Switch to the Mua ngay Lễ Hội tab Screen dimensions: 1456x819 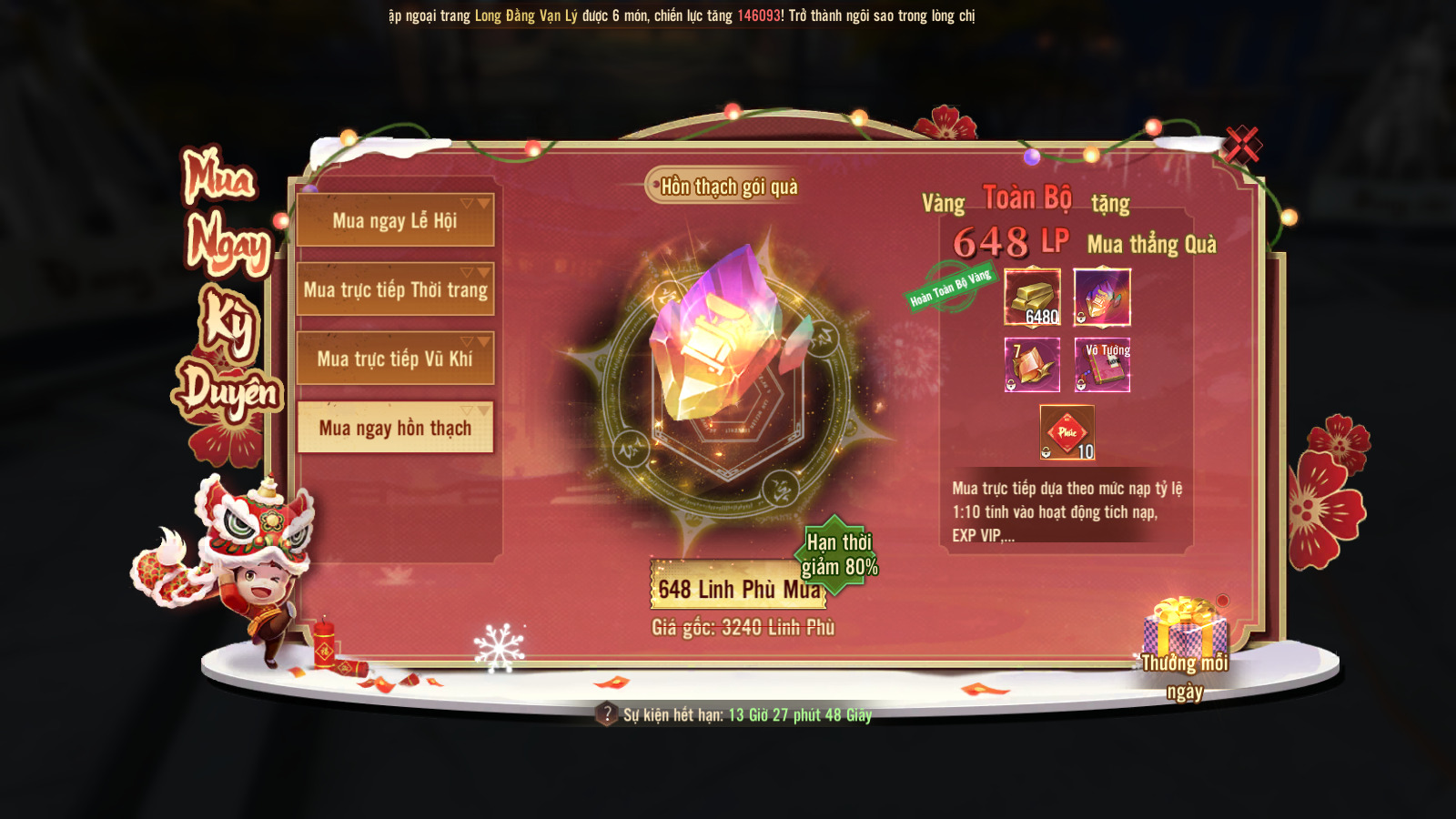[x=395, y=220]
